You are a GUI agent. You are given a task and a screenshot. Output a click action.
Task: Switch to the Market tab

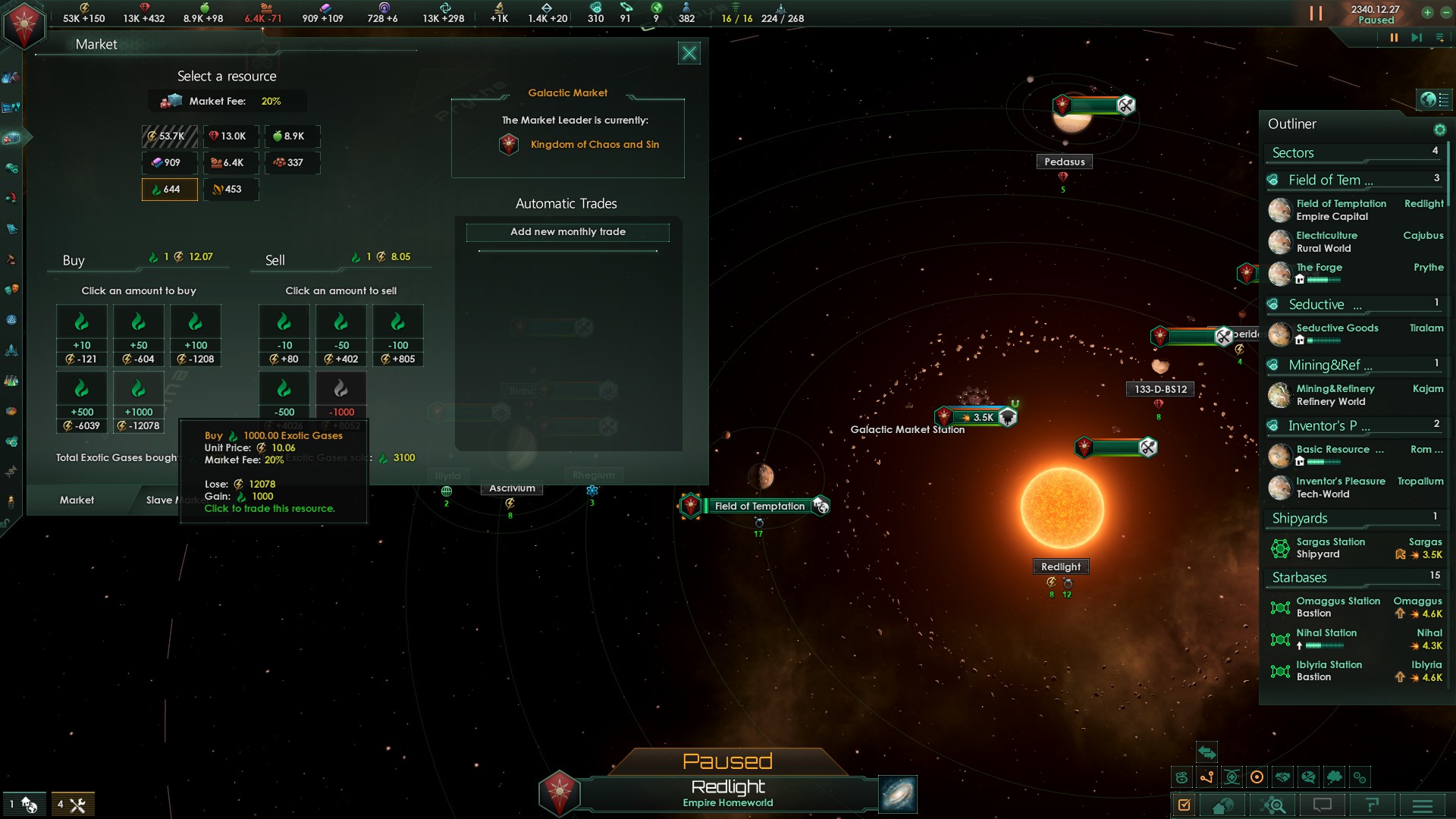(x=77, y=500)
